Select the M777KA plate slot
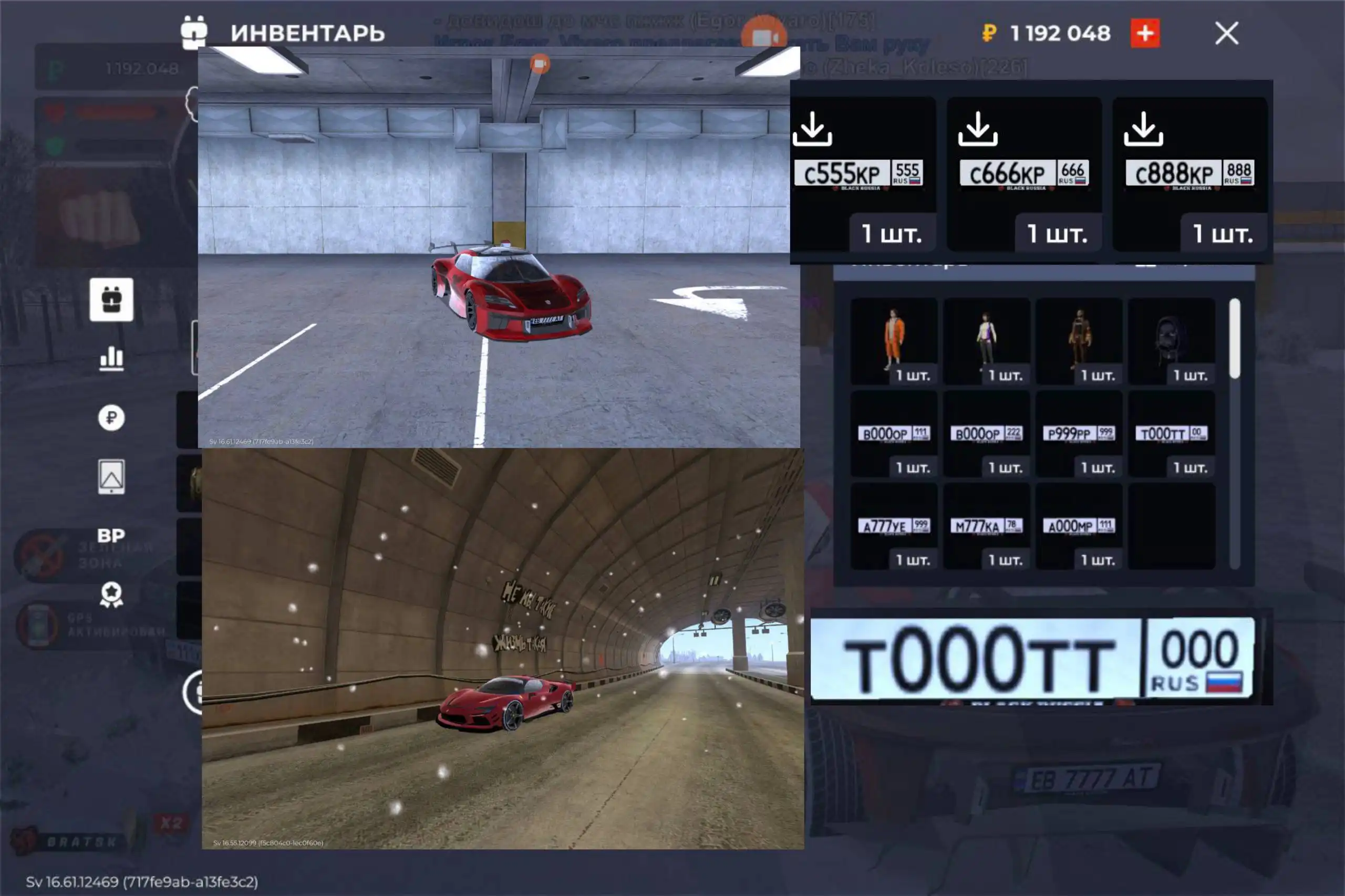Viewport: 1345px width, 896px height. pyautogui.click(x=986, y=526)
